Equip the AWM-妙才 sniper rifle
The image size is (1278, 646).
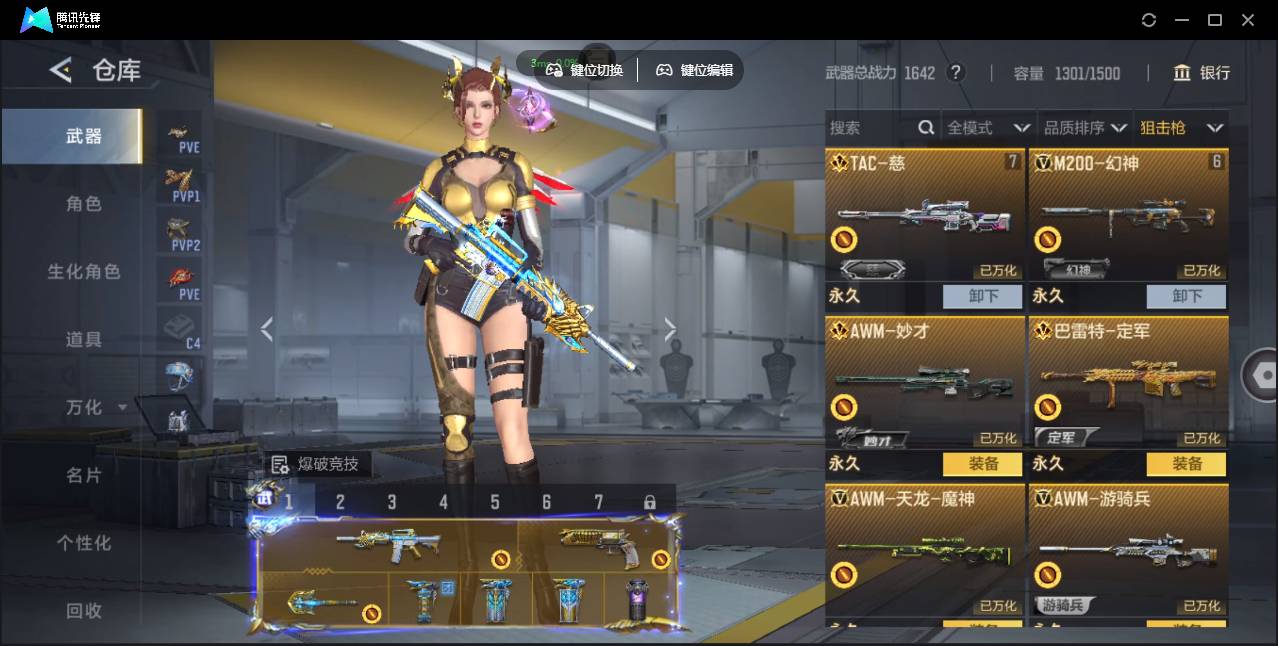(982, 464)
